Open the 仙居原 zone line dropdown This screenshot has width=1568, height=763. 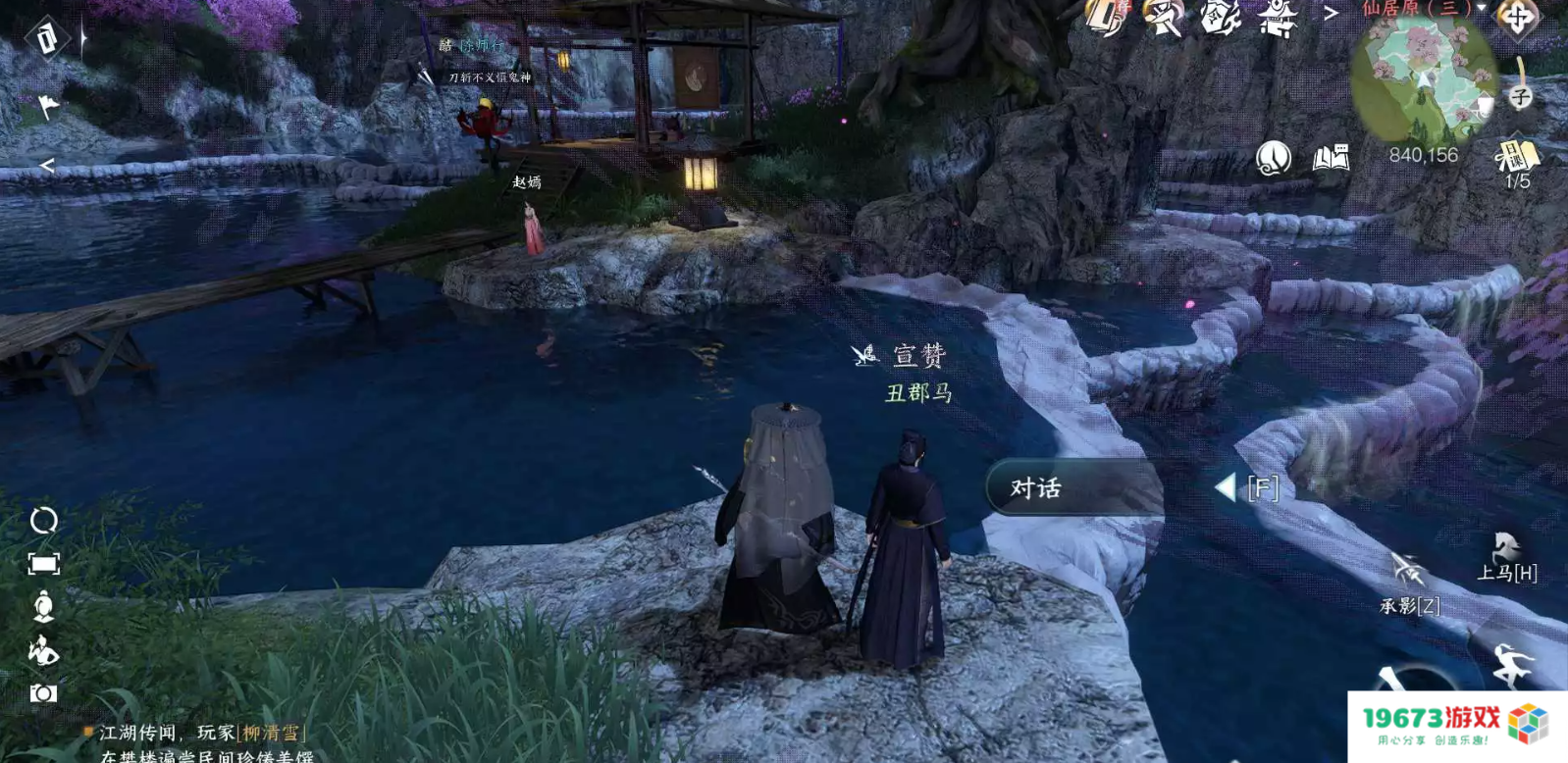tap(1482, 8)
